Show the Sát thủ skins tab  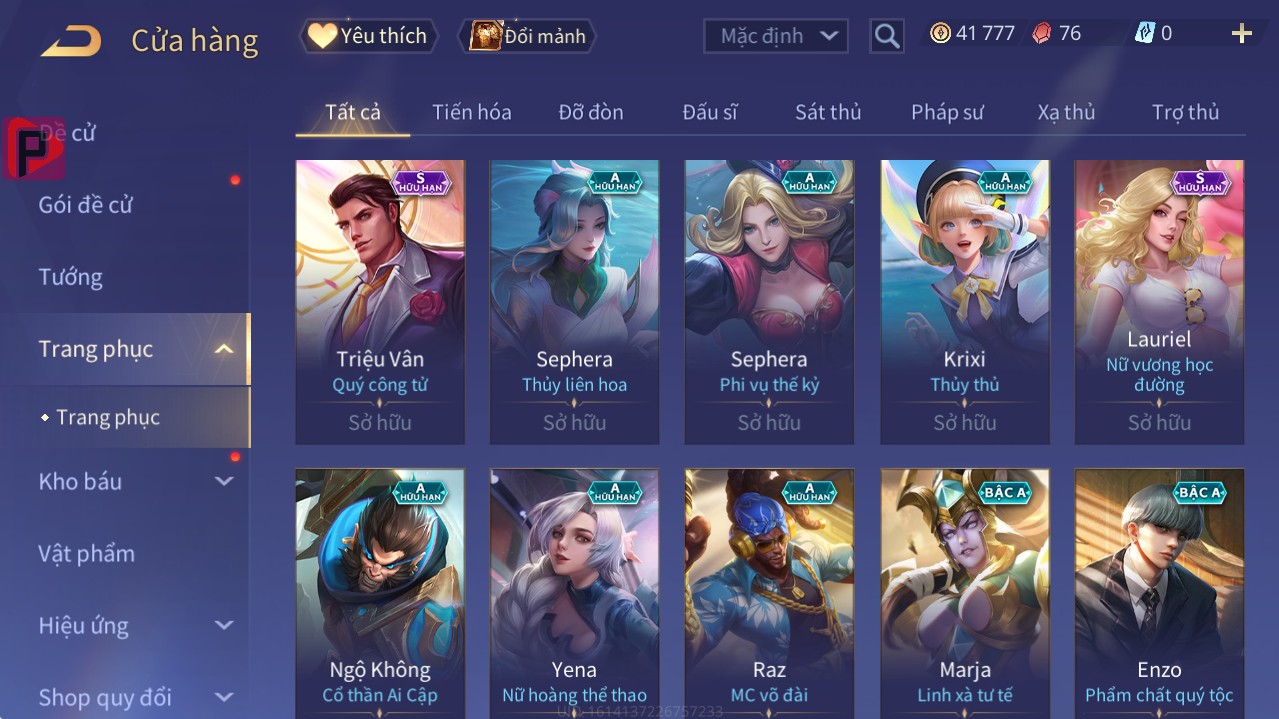[x=827, y=112]
